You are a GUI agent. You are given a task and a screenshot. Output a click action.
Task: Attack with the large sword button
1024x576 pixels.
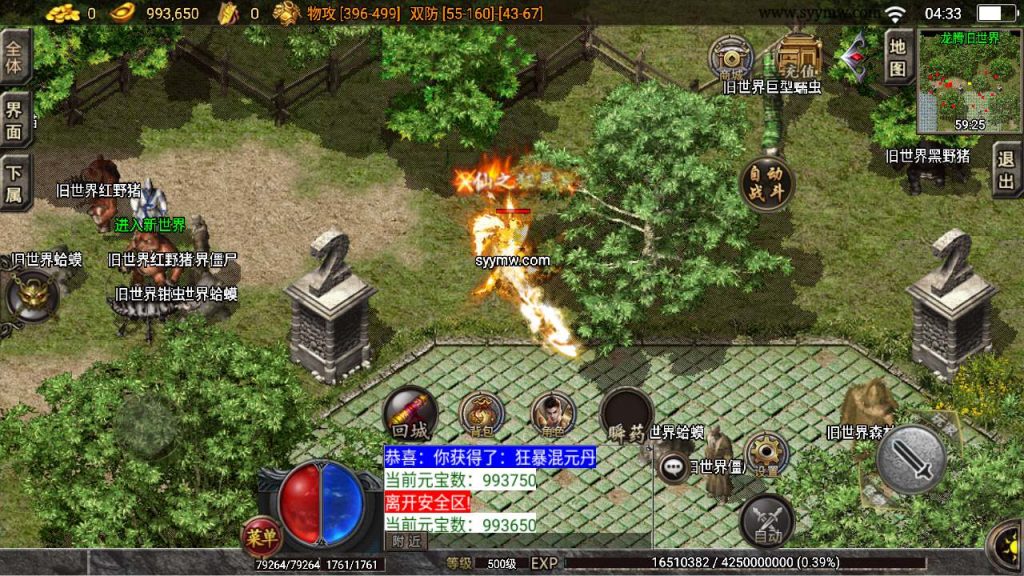coord(911,459)
